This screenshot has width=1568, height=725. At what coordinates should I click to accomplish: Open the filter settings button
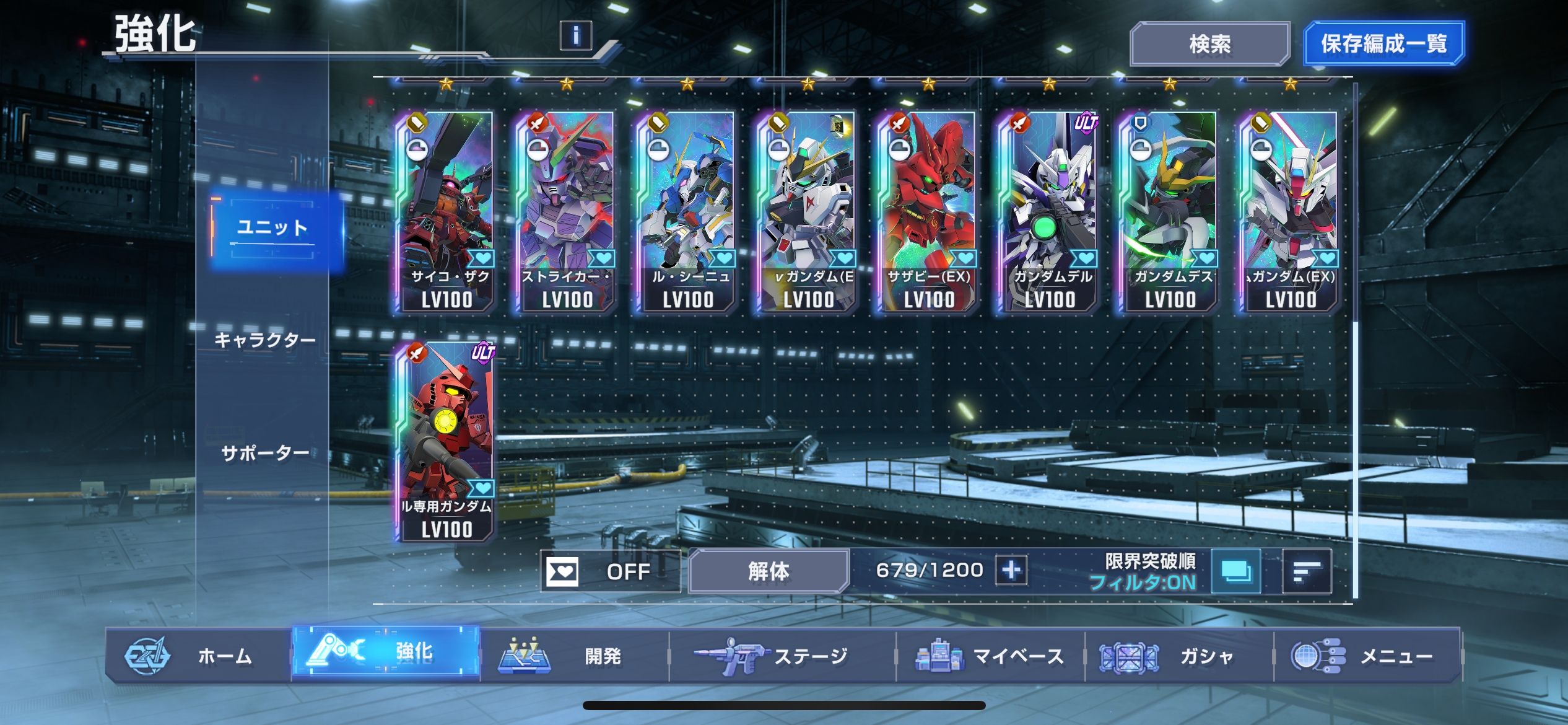(x=1235, y=571)
